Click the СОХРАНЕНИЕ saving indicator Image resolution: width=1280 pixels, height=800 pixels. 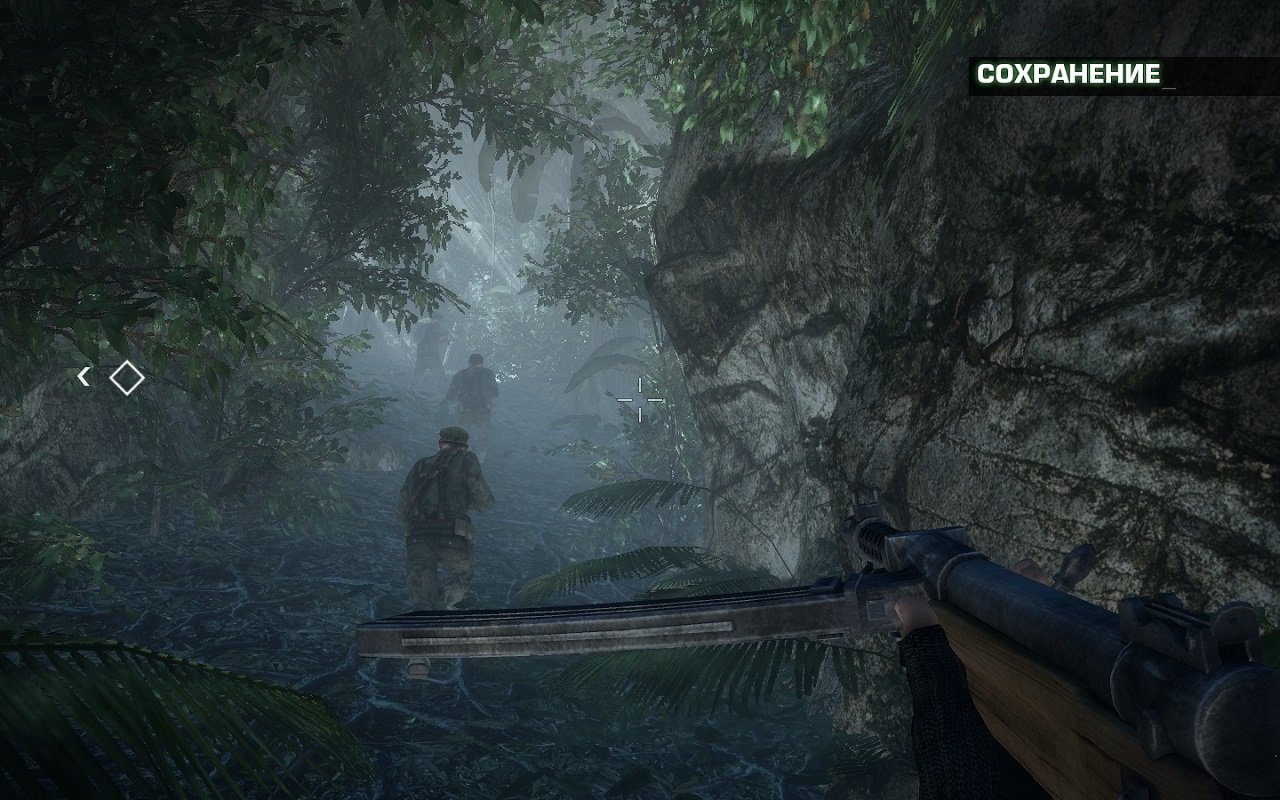[x=1067, y=72]
